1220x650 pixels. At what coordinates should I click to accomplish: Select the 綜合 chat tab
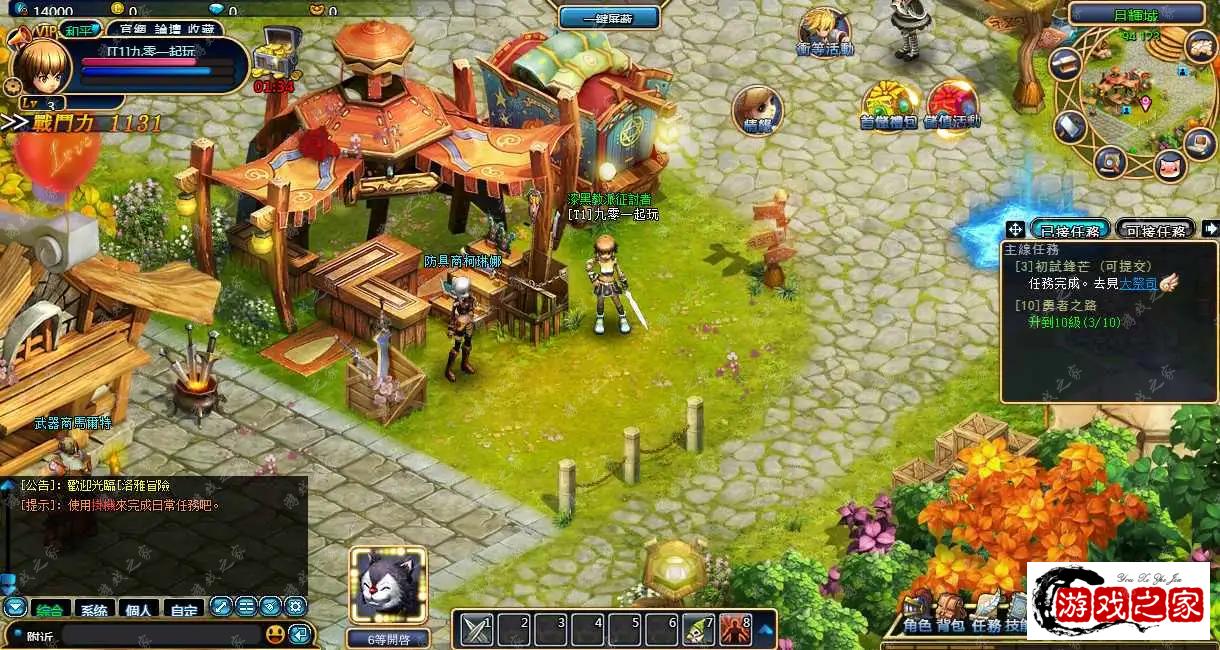click(47, 608)
